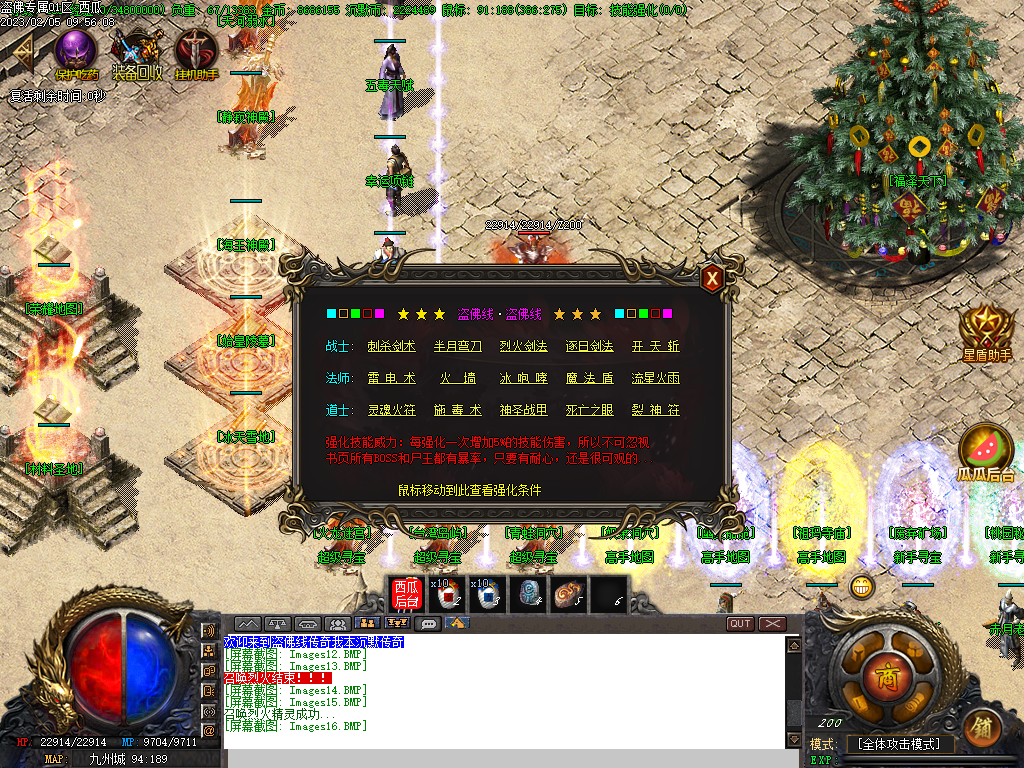Open the 挂机助手 auto-play helper icon
Image resolution: width=1024 pixels, height=768 pixels.
[x=196, y=50]
